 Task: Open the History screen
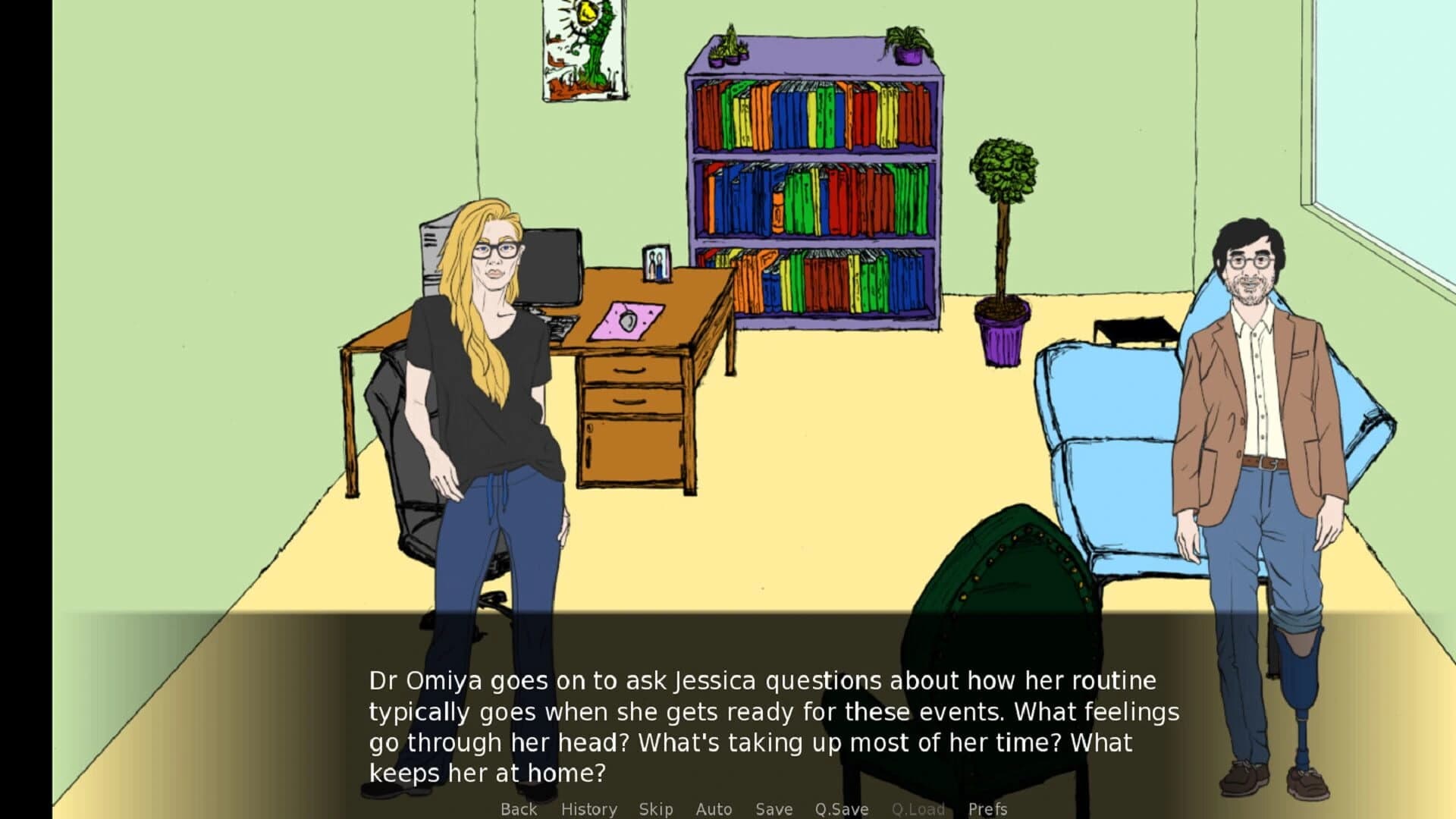pyautogui.click(x=588, y=809)
